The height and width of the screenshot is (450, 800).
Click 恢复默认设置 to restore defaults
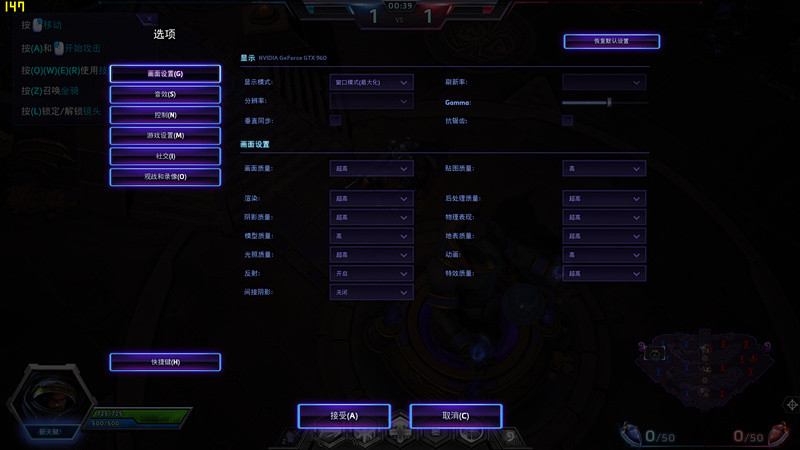611,41
